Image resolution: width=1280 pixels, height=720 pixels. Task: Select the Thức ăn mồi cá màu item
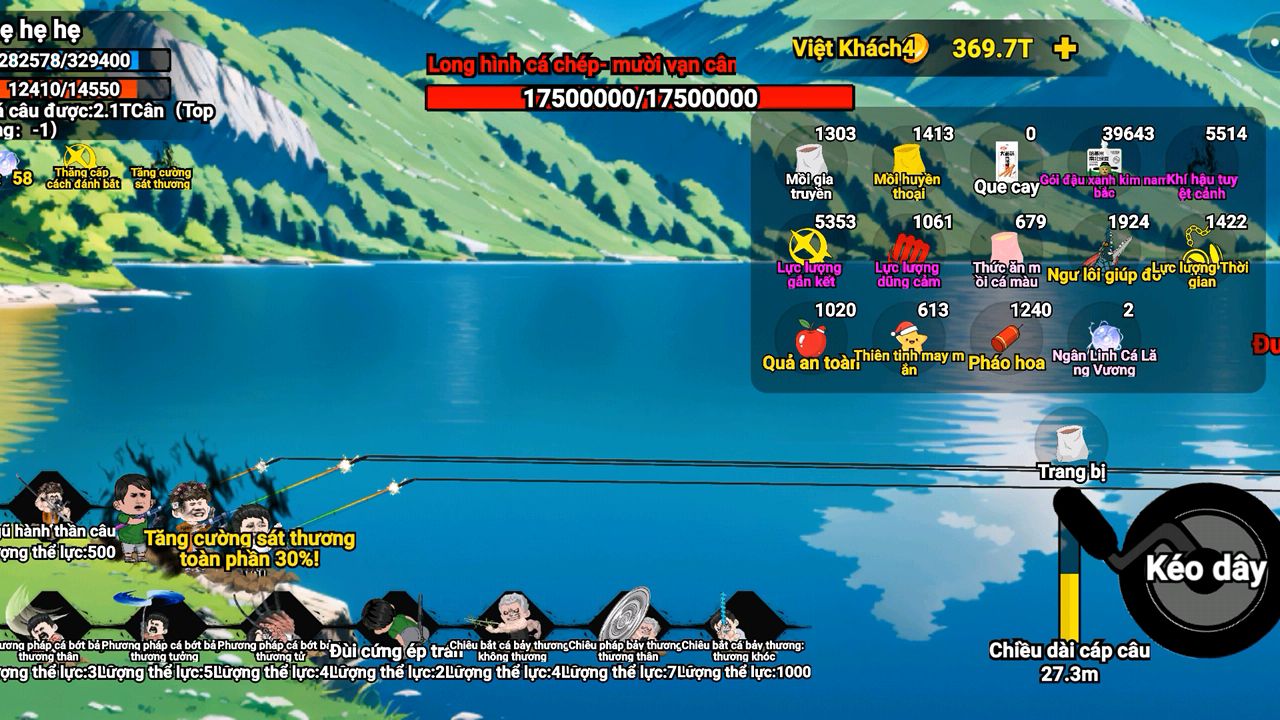pyautogui.click(x=1006, y=248)
